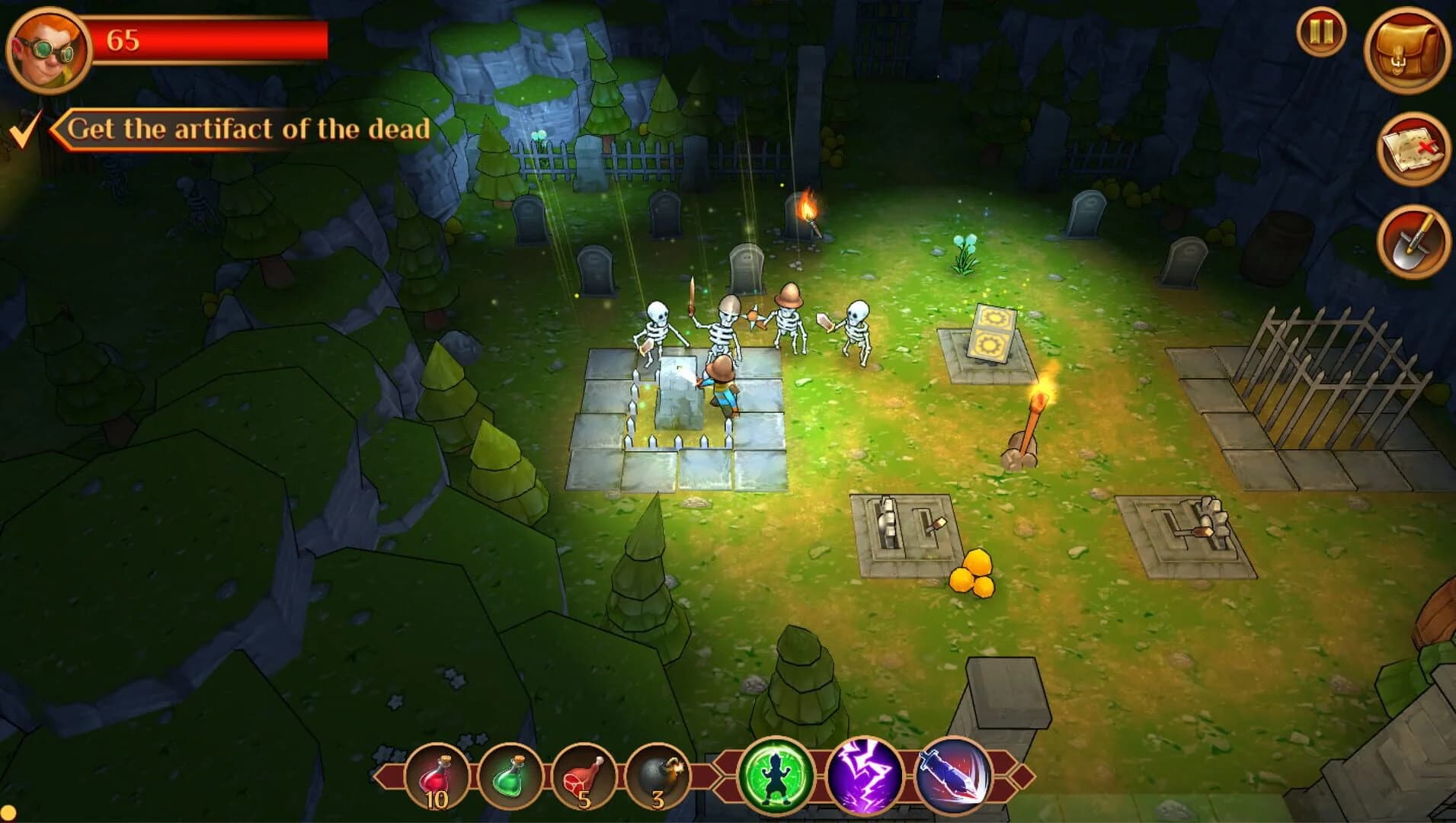This screenshot has width=1456, height=823.
Task: Eat the meat ration
Action: pyautogui.click(x=584, y=776)
